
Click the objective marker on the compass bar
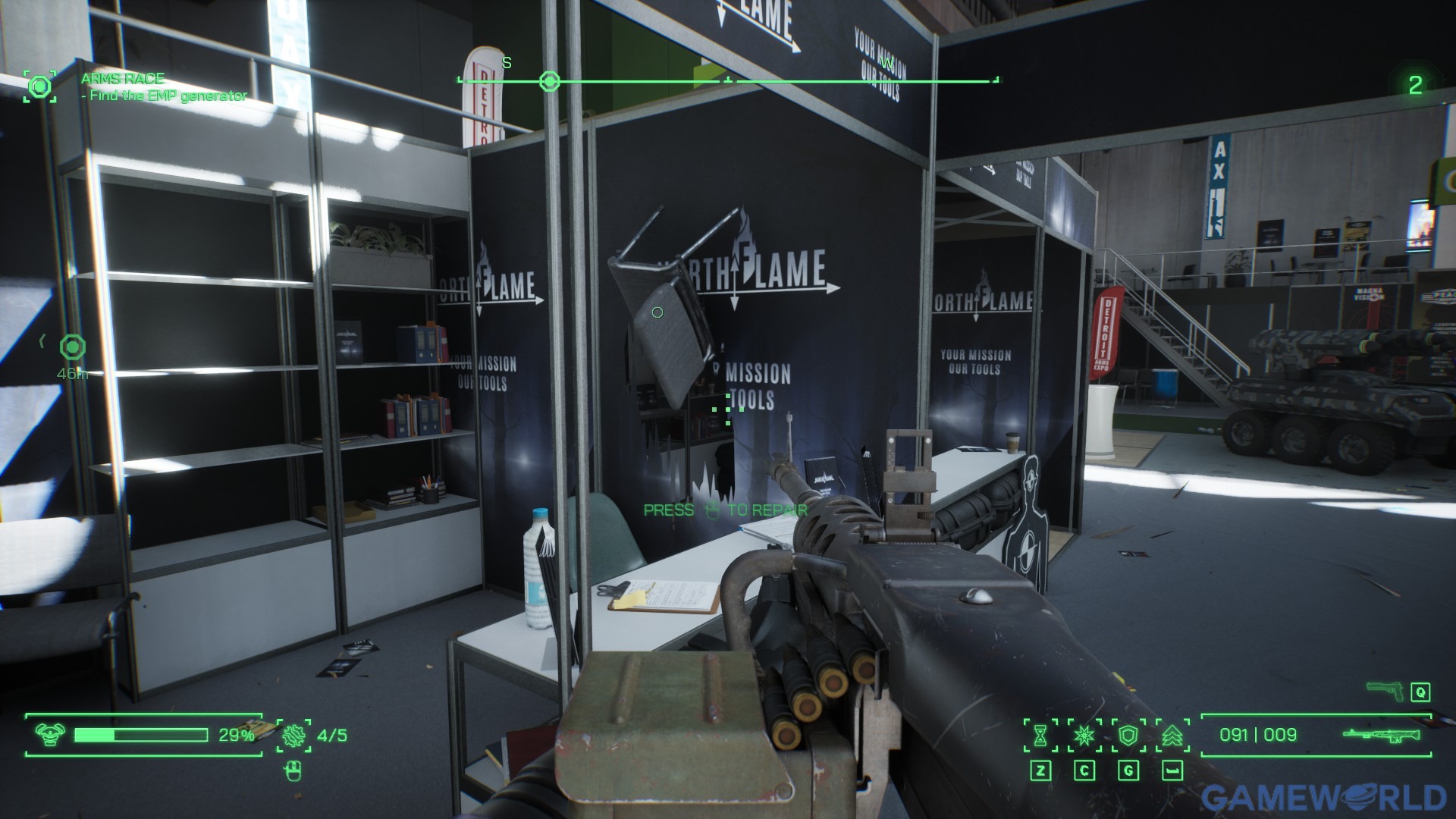coord(549,81)
